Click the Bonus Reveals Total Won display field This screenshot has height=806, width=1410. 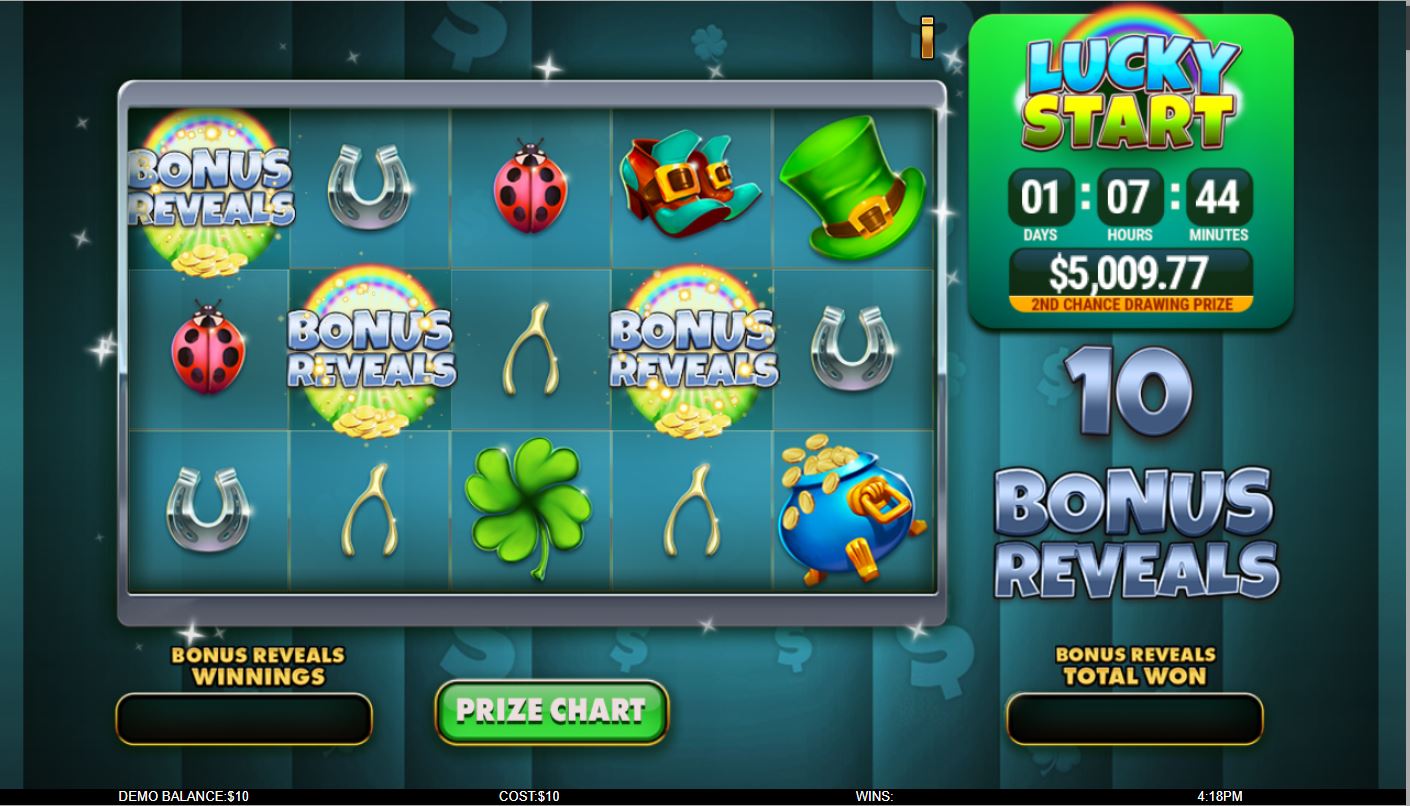pos(1134,716)
